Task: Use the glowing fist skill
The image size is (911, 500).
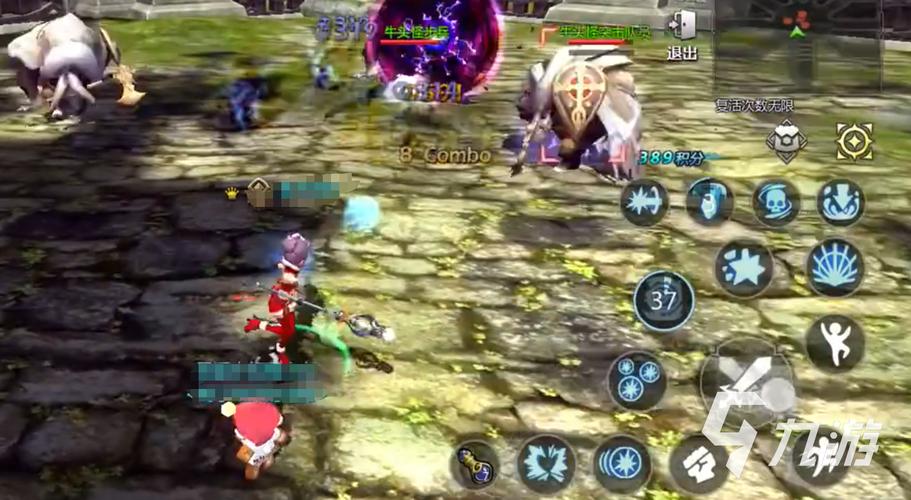Action: coord(709,202)
